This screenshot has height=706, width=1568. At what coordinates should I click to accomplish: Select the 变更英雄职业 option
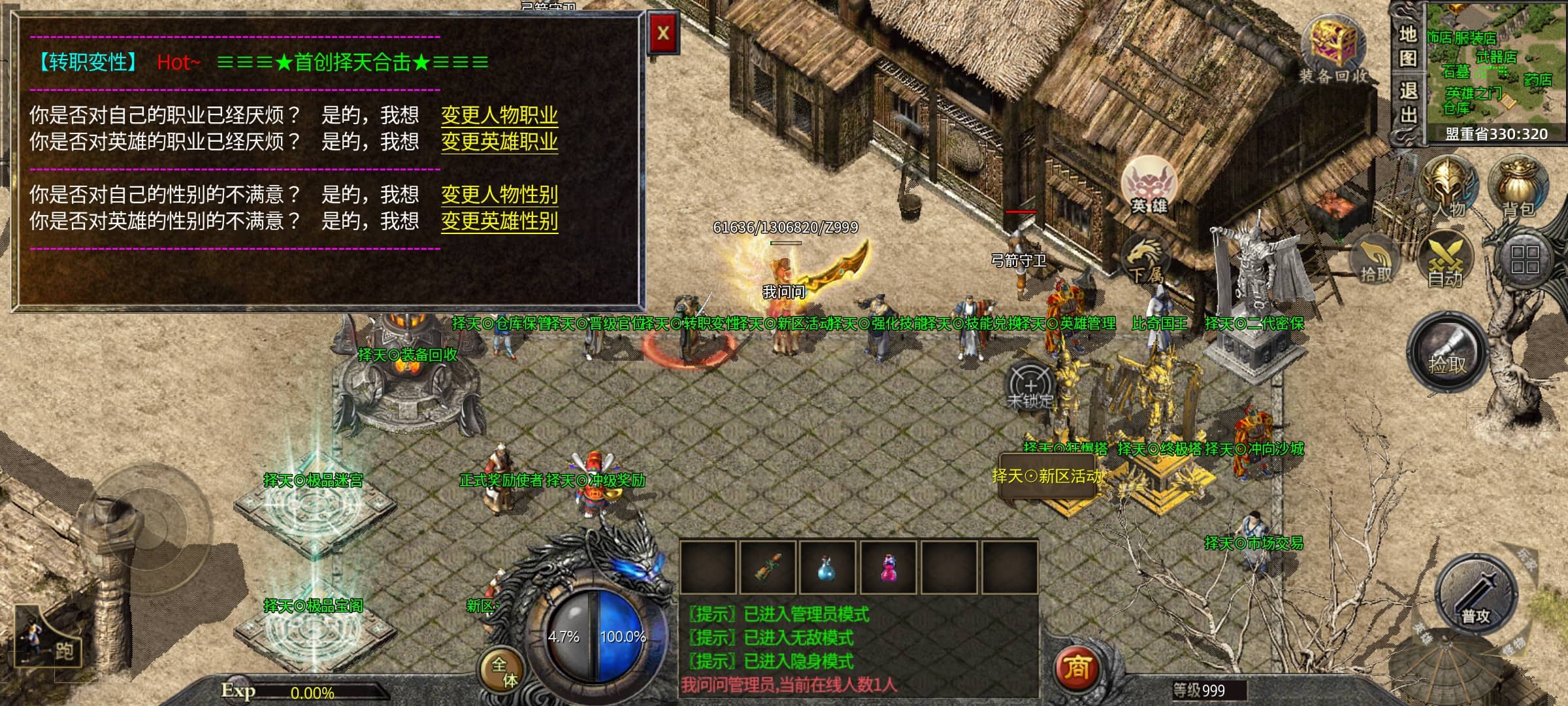click(499, 142)
